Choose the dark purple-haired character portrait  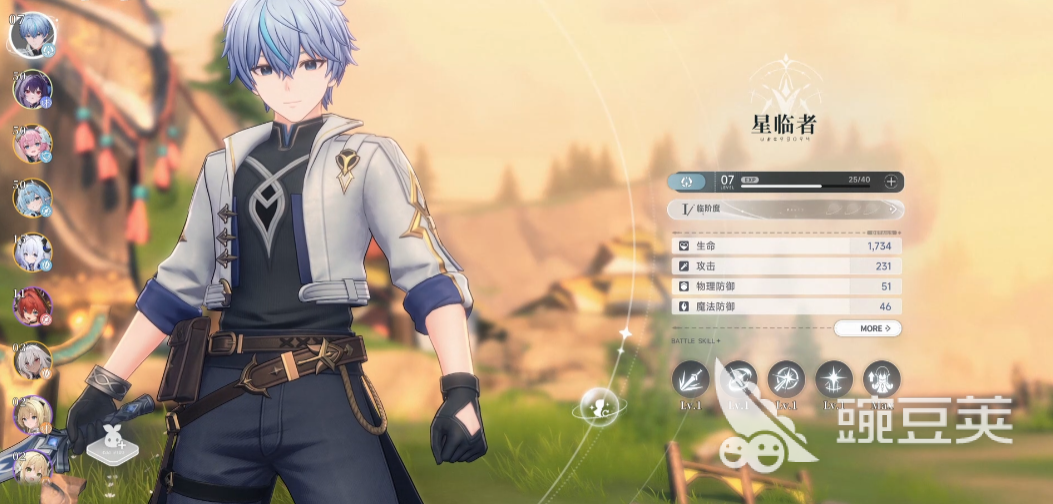32,89
